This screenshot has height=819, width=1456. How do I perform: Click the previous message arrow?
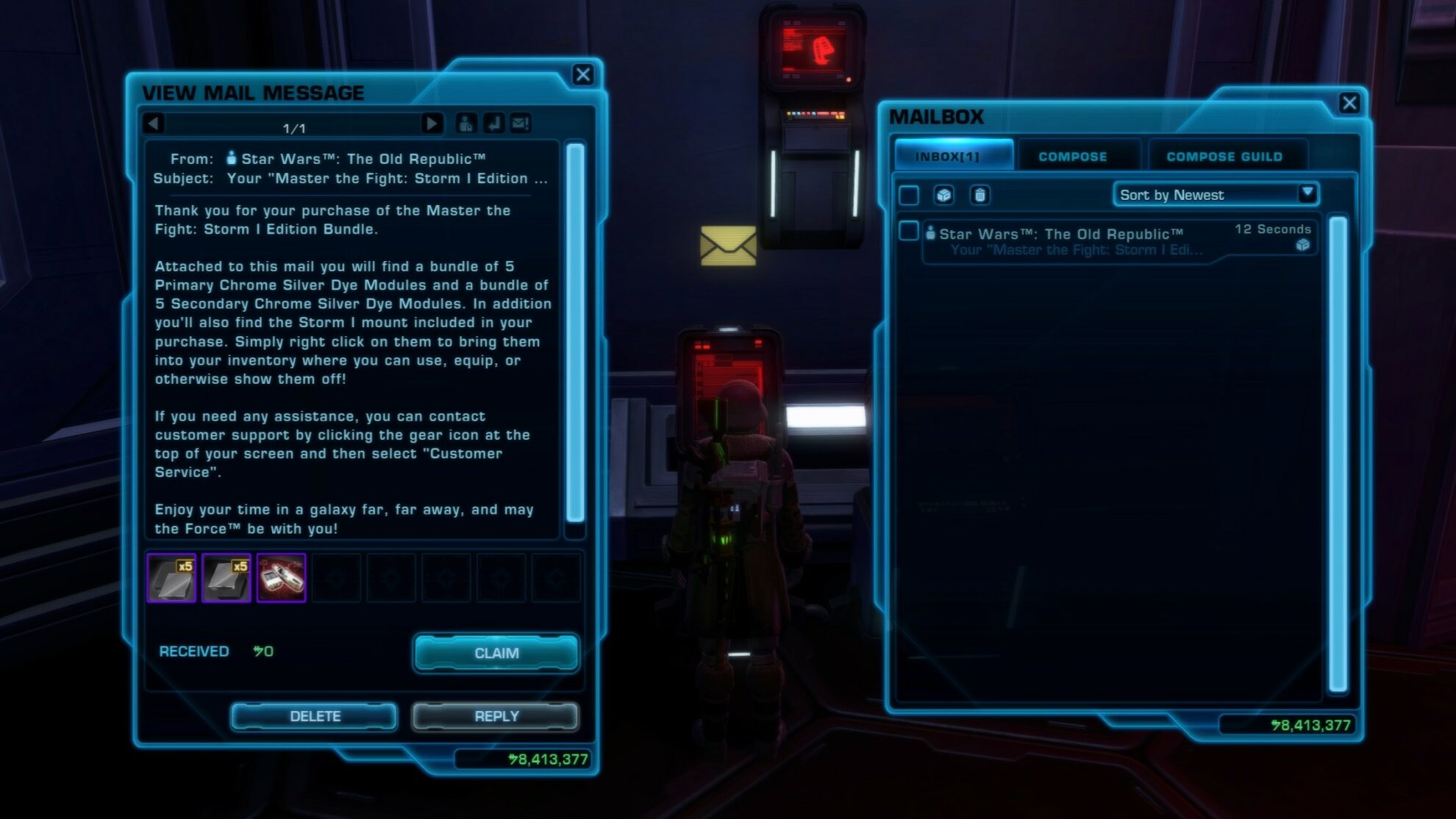coord(154,124)
